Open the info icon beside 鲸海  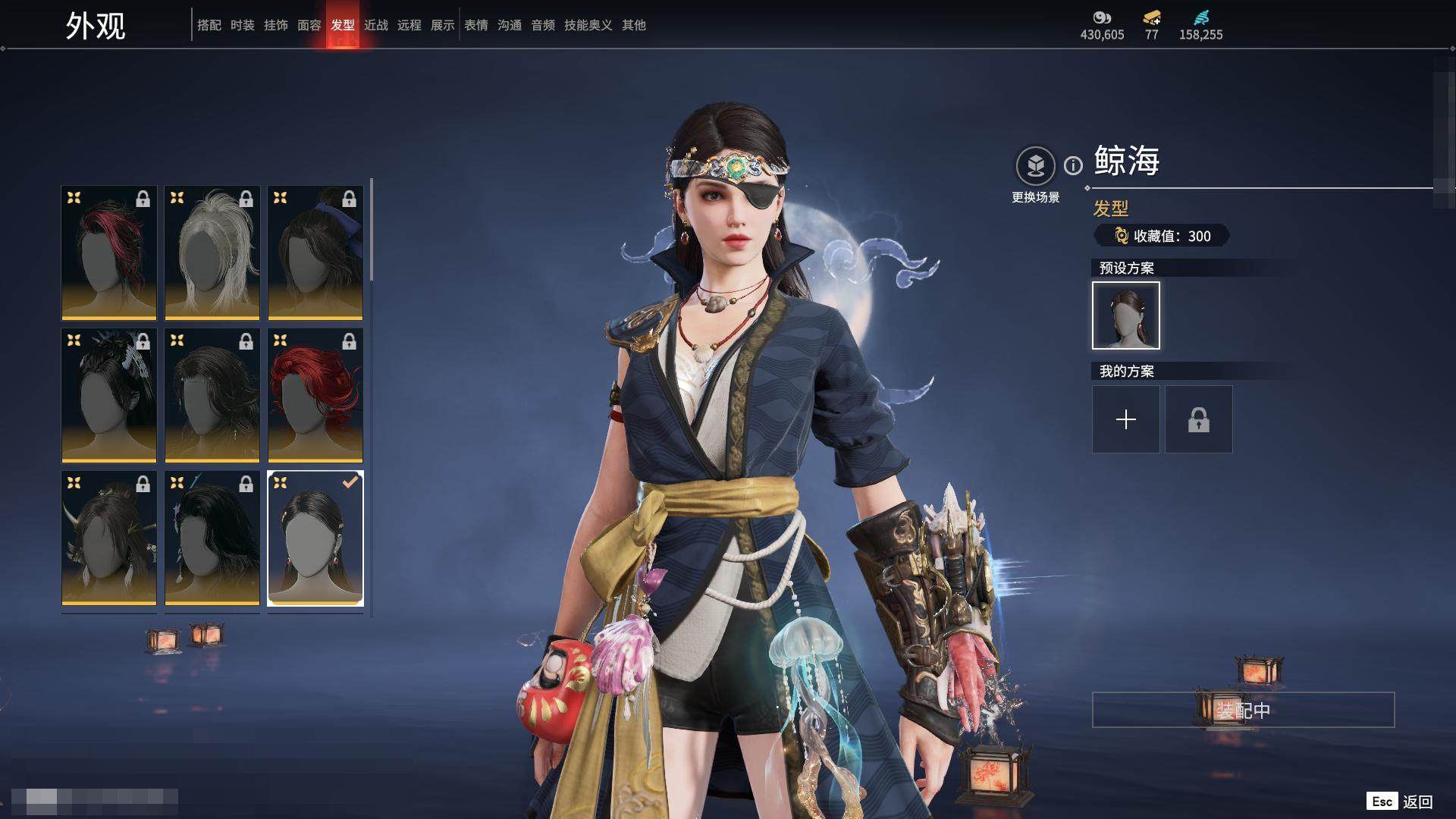[x=1073, y=165]
